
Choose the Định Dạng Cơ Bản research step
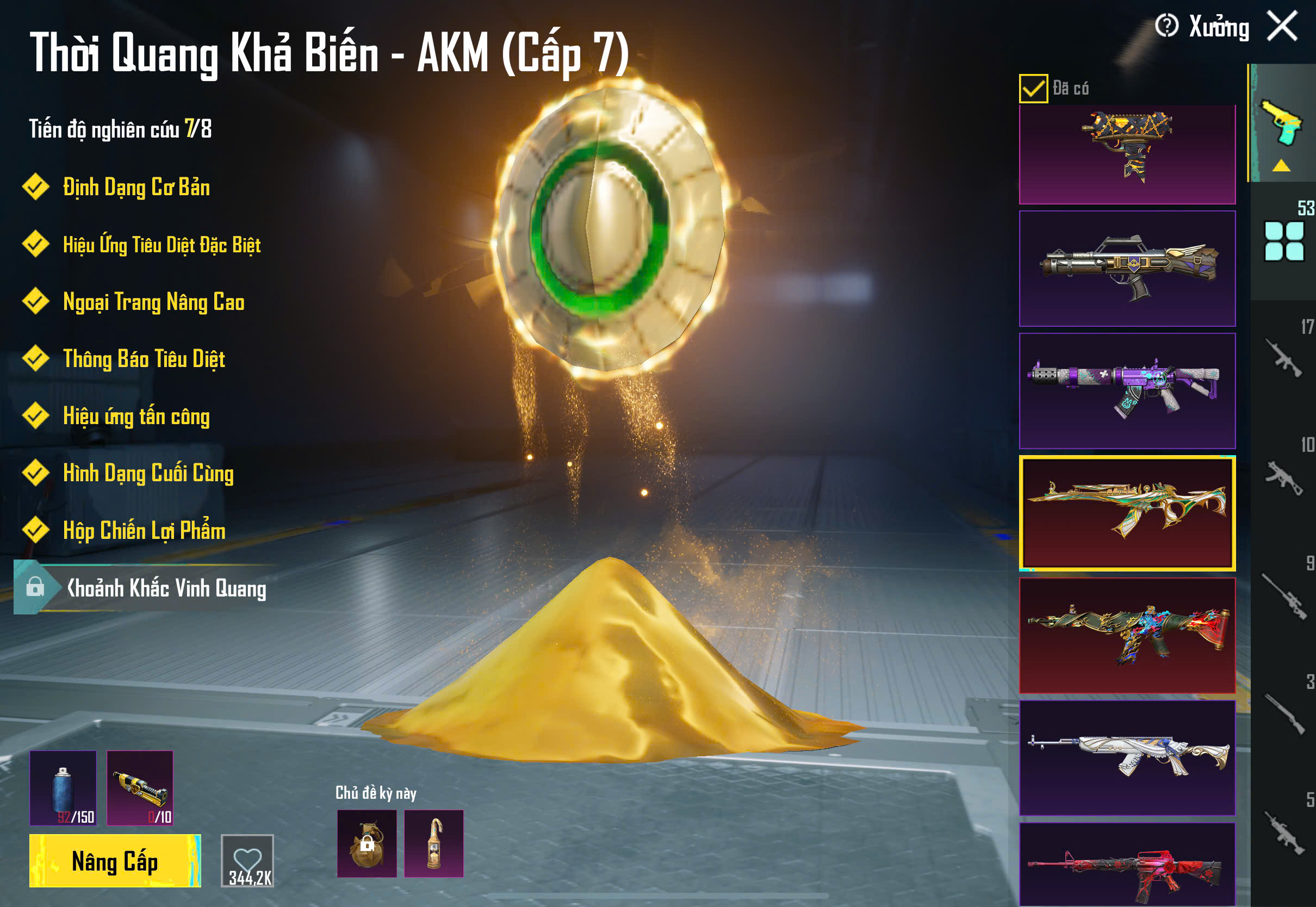point(136,188)
